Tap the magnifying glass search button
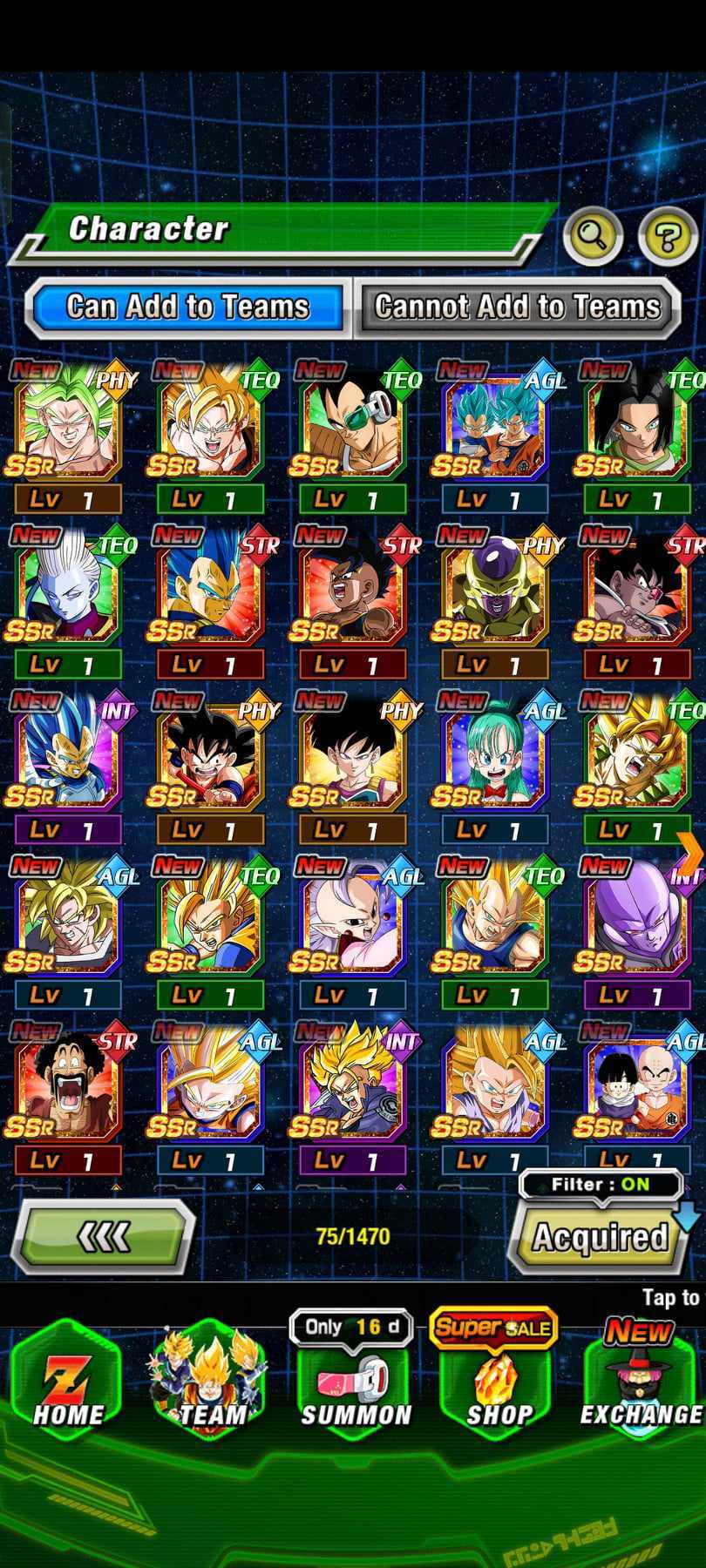This screenshot has width=706, height=1568. [593, 234]
